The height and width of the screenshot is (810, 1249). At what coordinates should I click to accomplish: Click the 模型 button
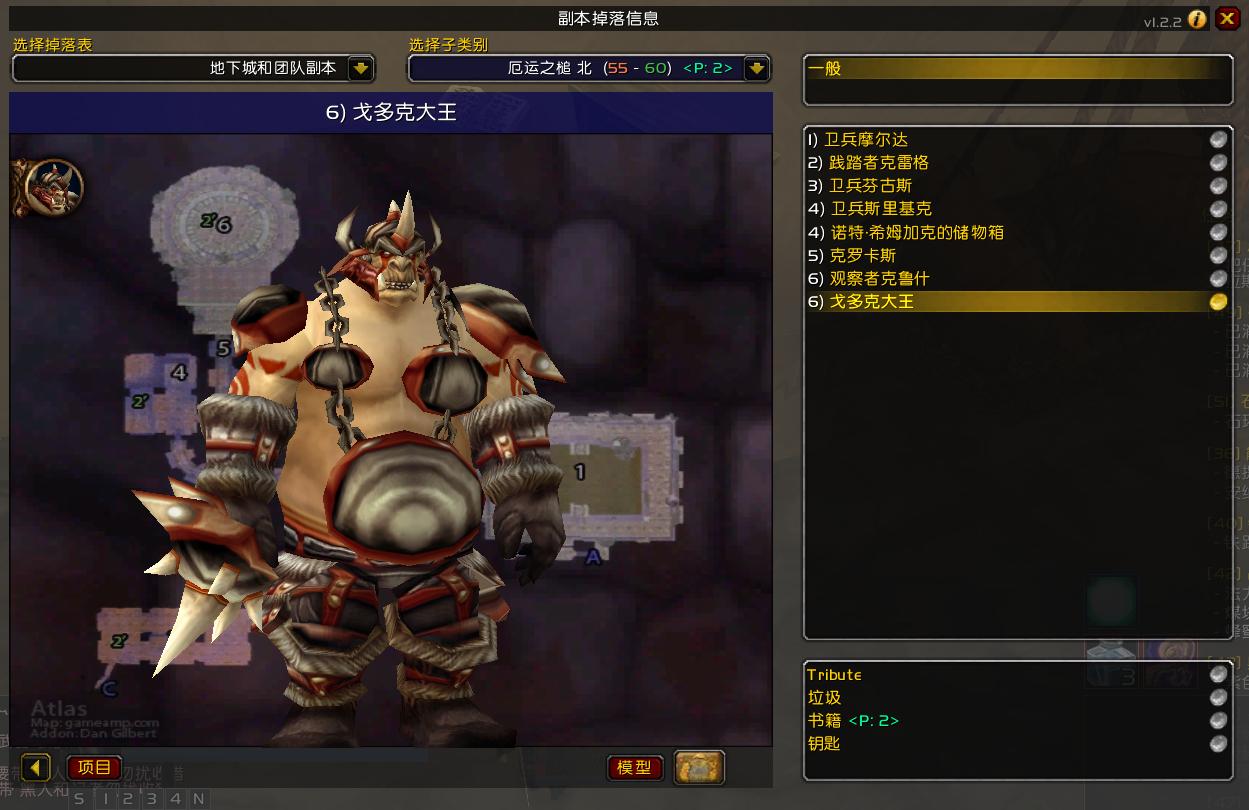(x=634, y=768)
